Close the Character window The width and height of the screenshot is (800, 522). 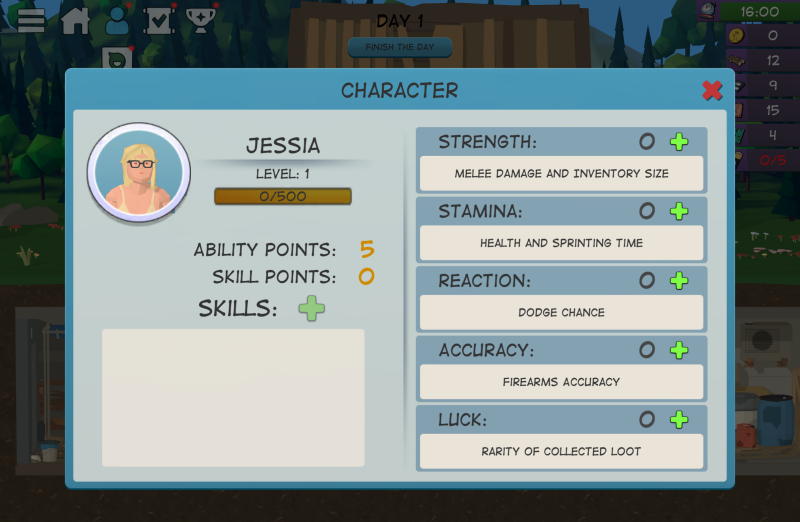[x=712, y=91]
